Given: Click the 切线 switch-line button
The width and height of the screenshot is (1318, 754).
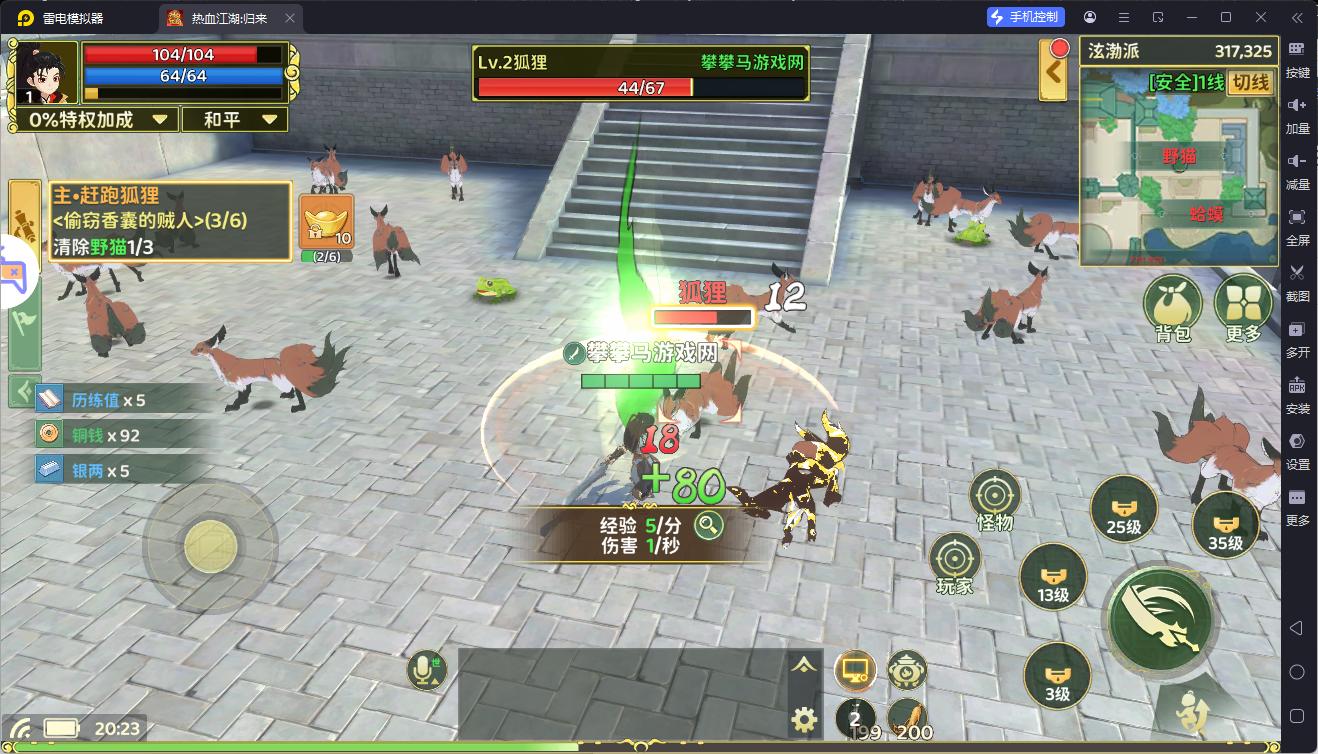Looking at the screenshot, I should (x=1250, y=82).
